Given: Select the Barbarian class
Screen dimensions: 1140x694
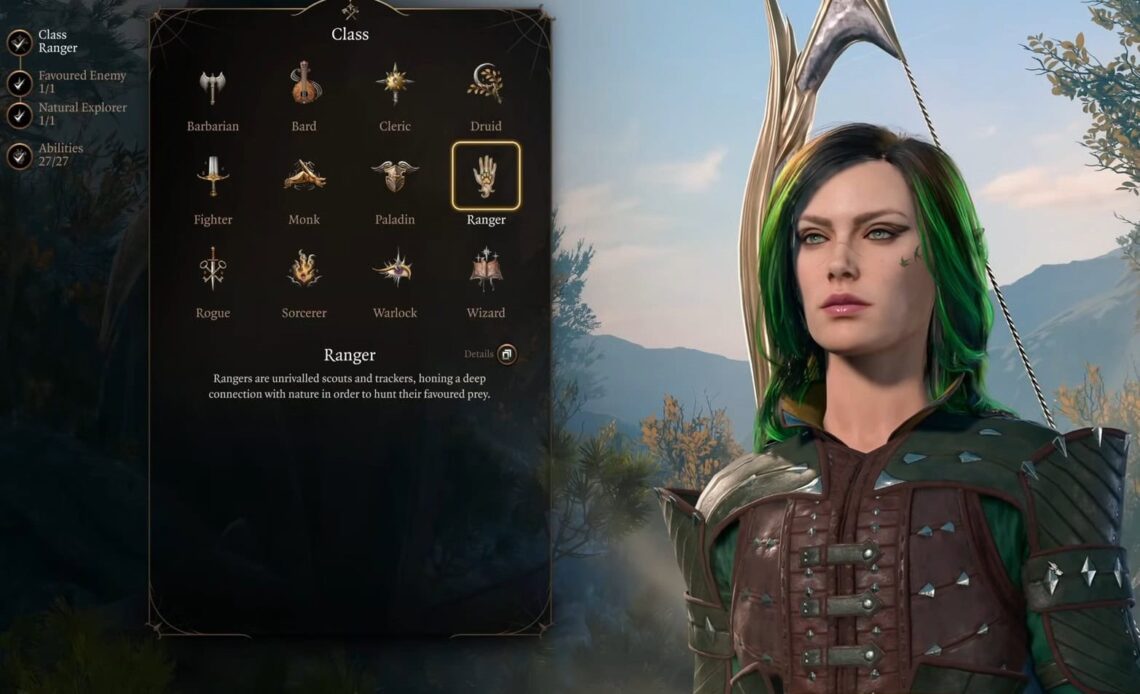Looking at the screenshot, I should tap(212, 87).
